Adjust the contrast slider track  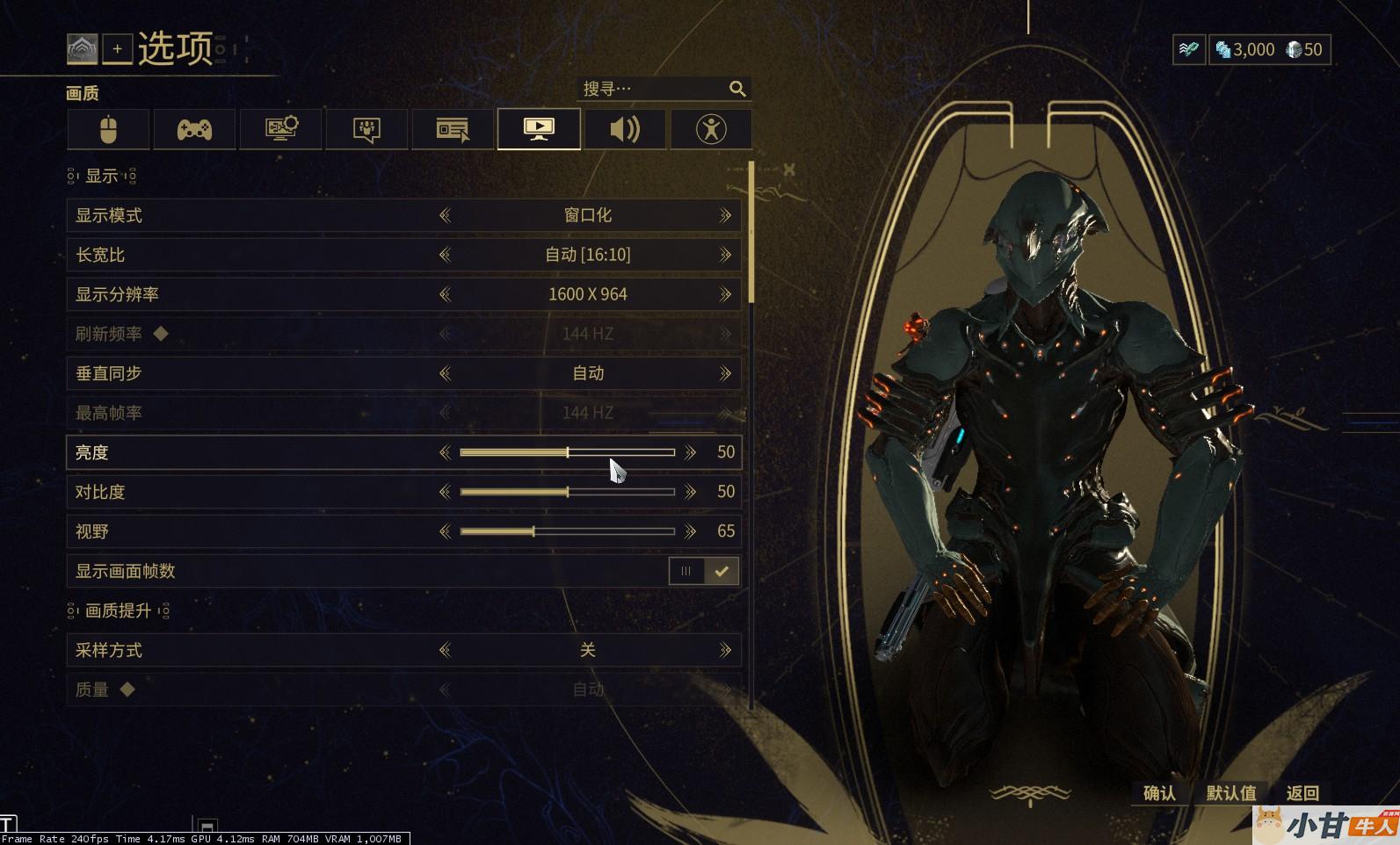click(x=567, y=492)
